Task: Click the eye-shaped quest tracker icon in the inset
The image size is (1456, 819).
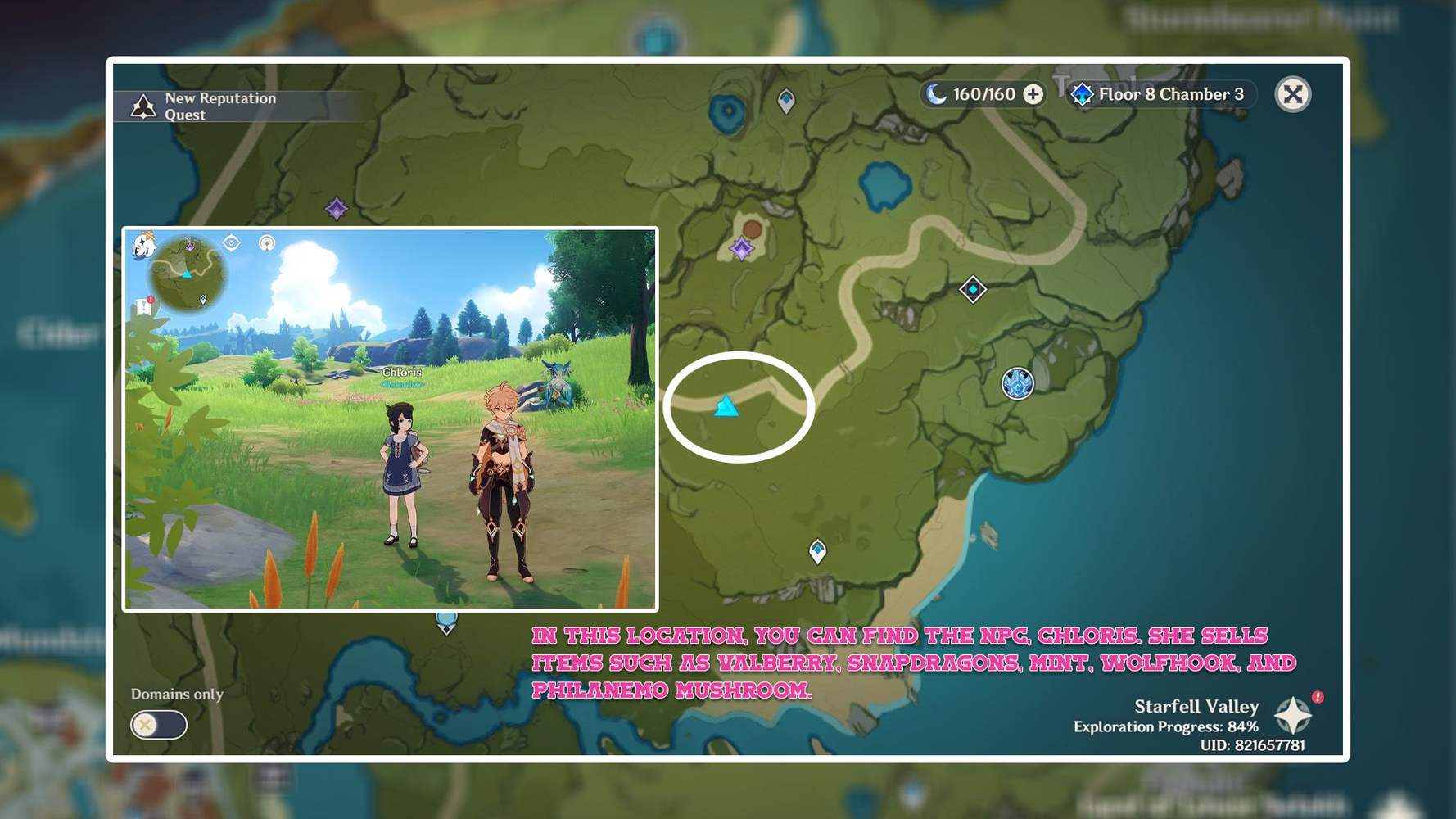Action: (x=232, y=242)
